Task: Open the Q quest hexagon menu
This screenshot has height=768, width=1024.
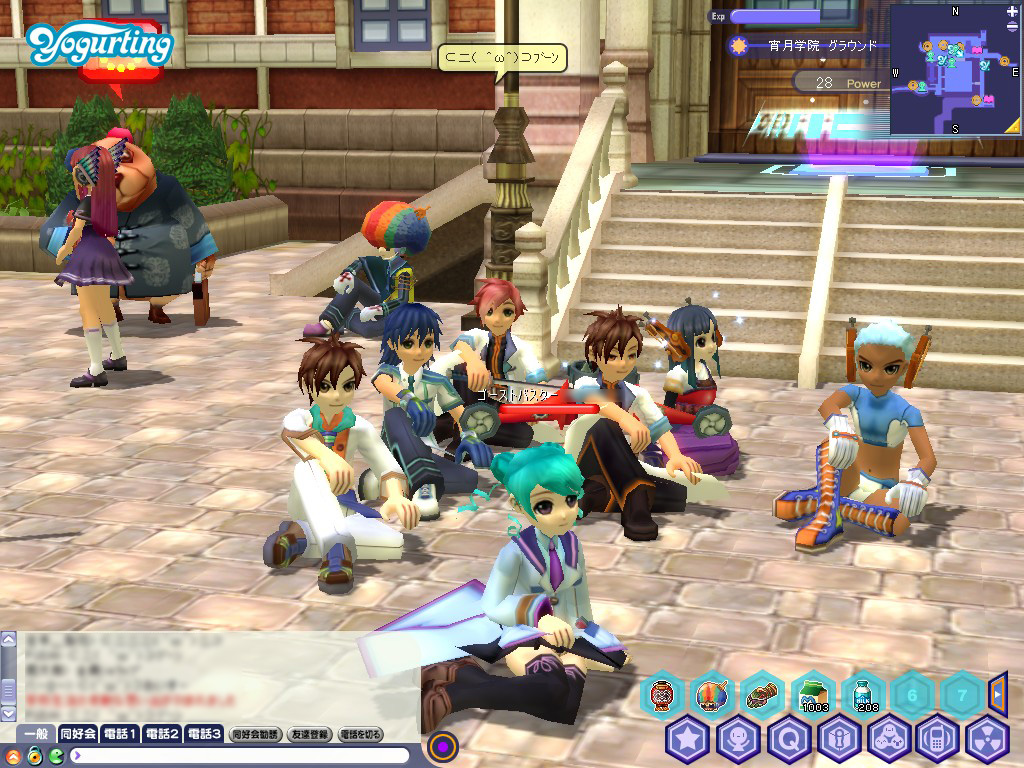Action: pos(787,739)
